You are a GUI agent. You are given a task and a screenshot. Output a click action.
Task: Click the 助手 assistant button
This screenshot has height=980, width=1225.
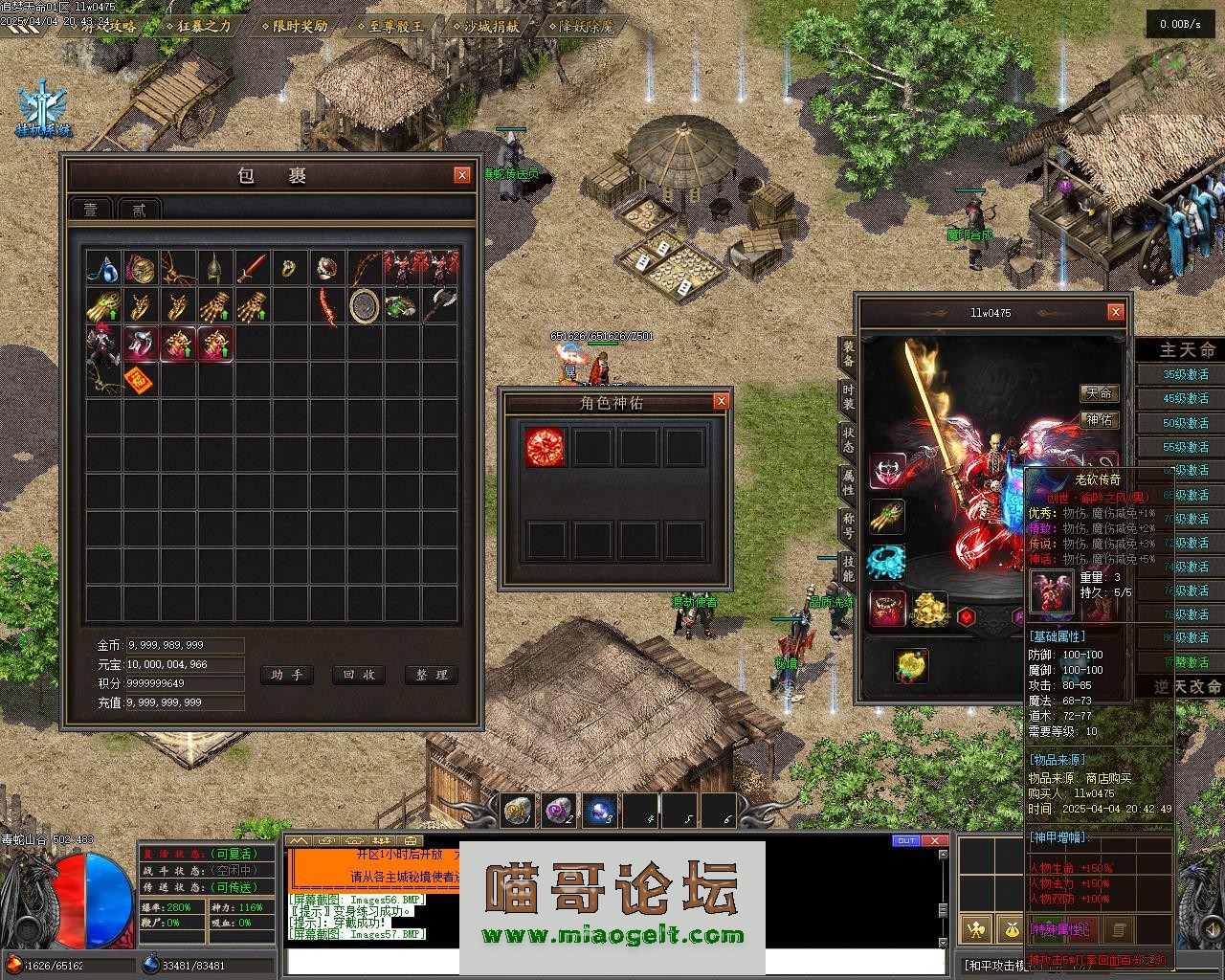coord(286,675)
